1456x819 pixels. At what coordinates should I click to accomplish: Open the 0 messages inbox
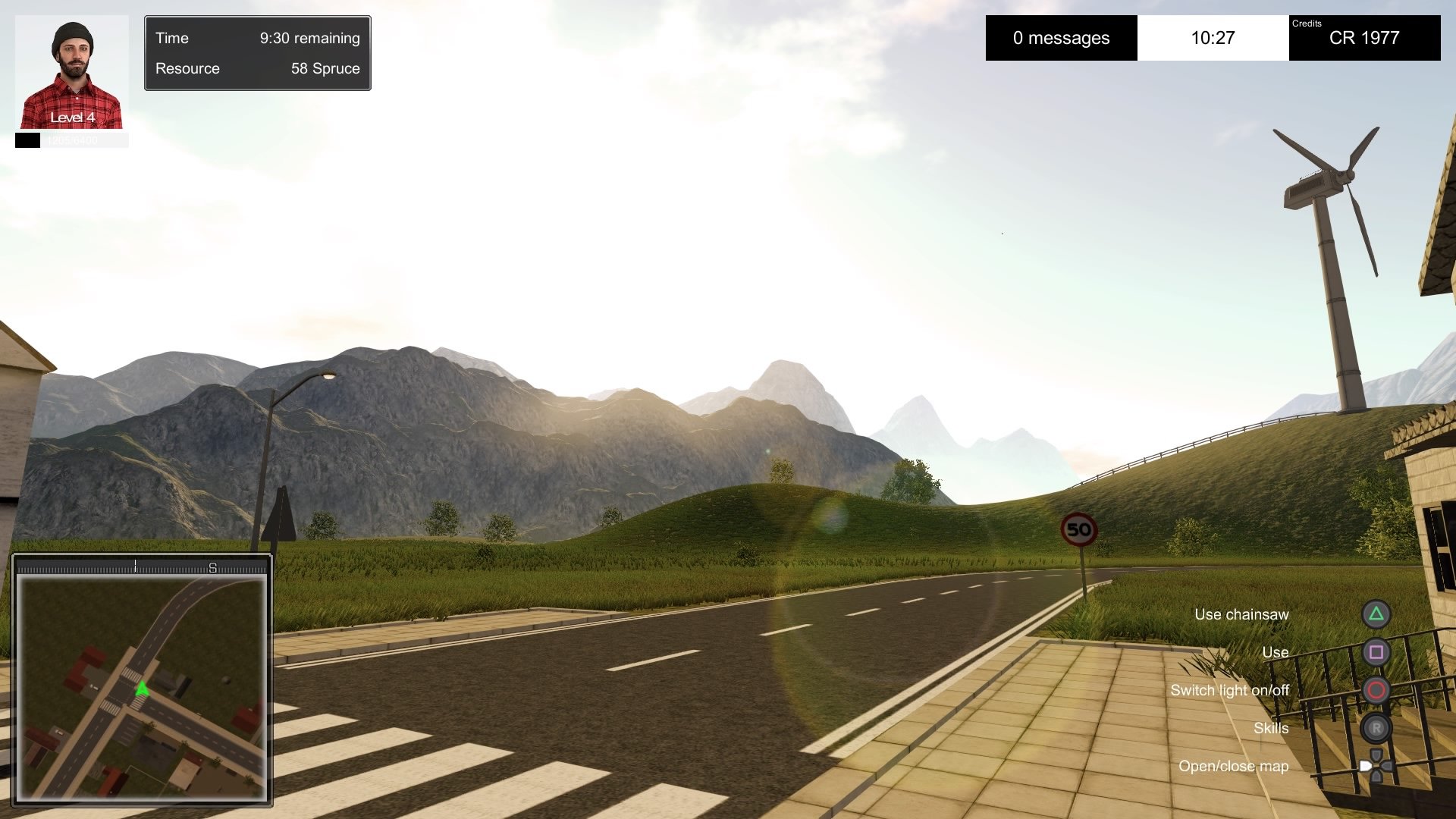pos(1061,38)
